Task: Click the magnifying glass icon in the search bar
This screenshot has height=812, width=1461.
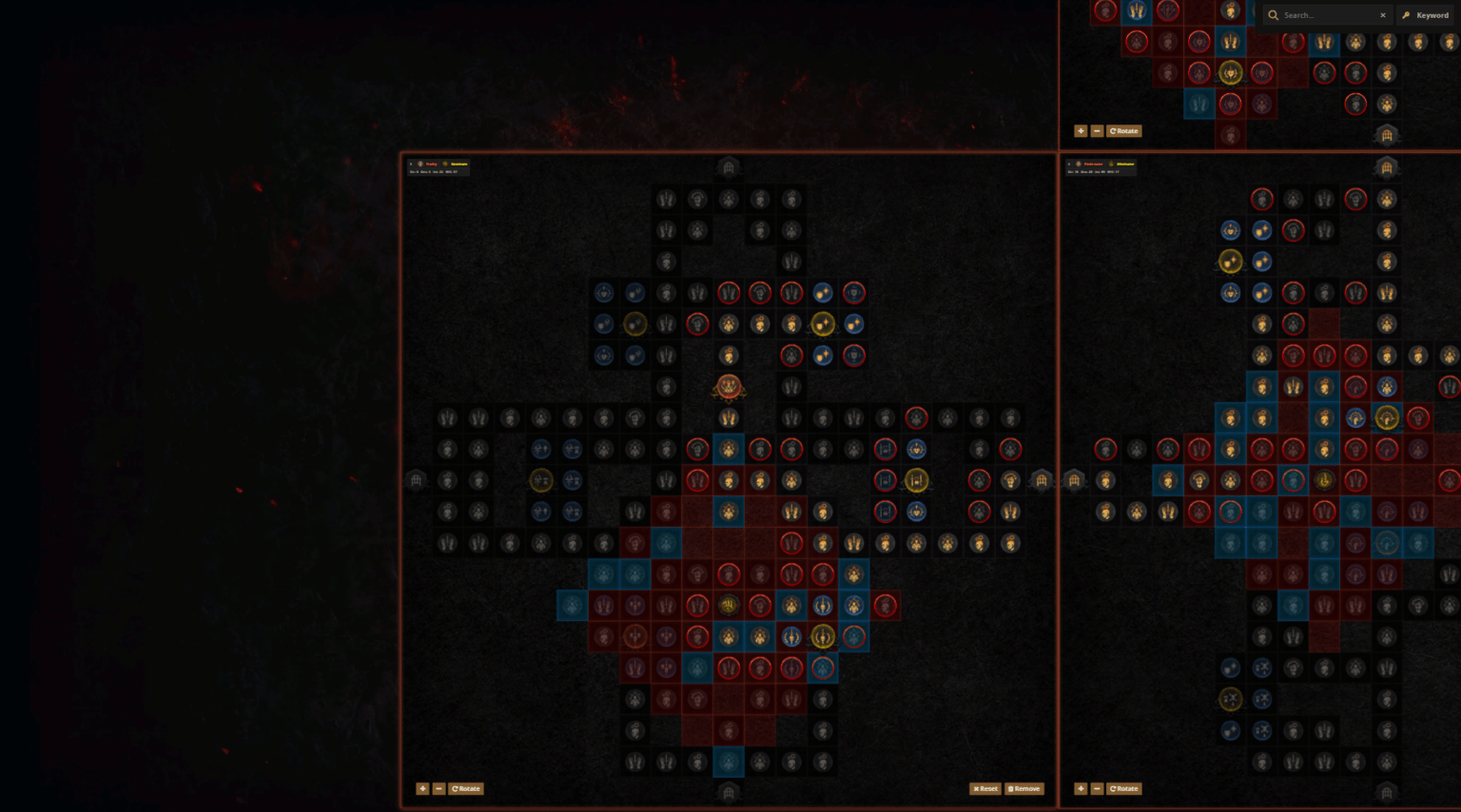Action: (1273, 15)
